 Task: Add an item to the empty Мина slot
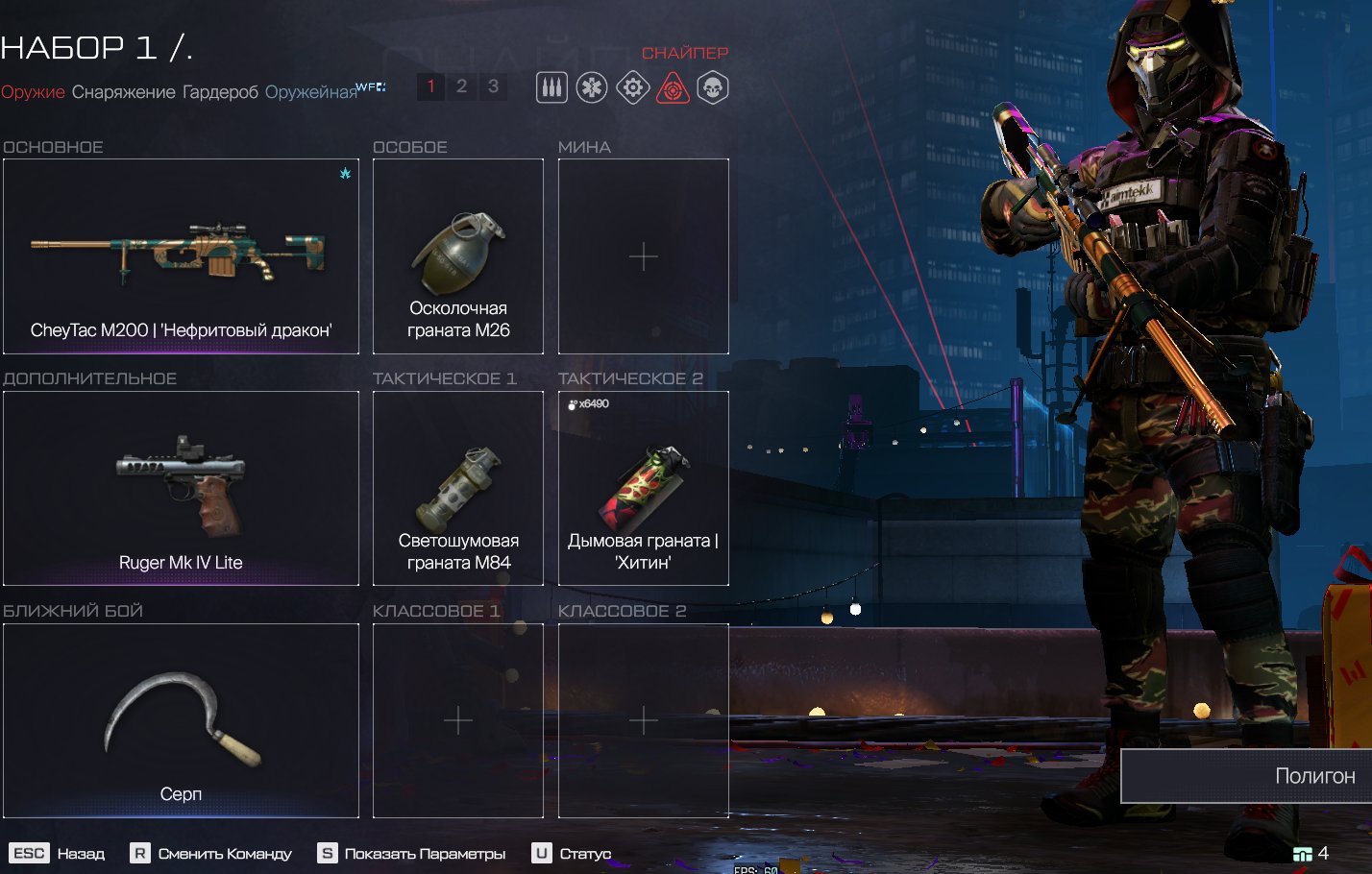coord(644,256)
